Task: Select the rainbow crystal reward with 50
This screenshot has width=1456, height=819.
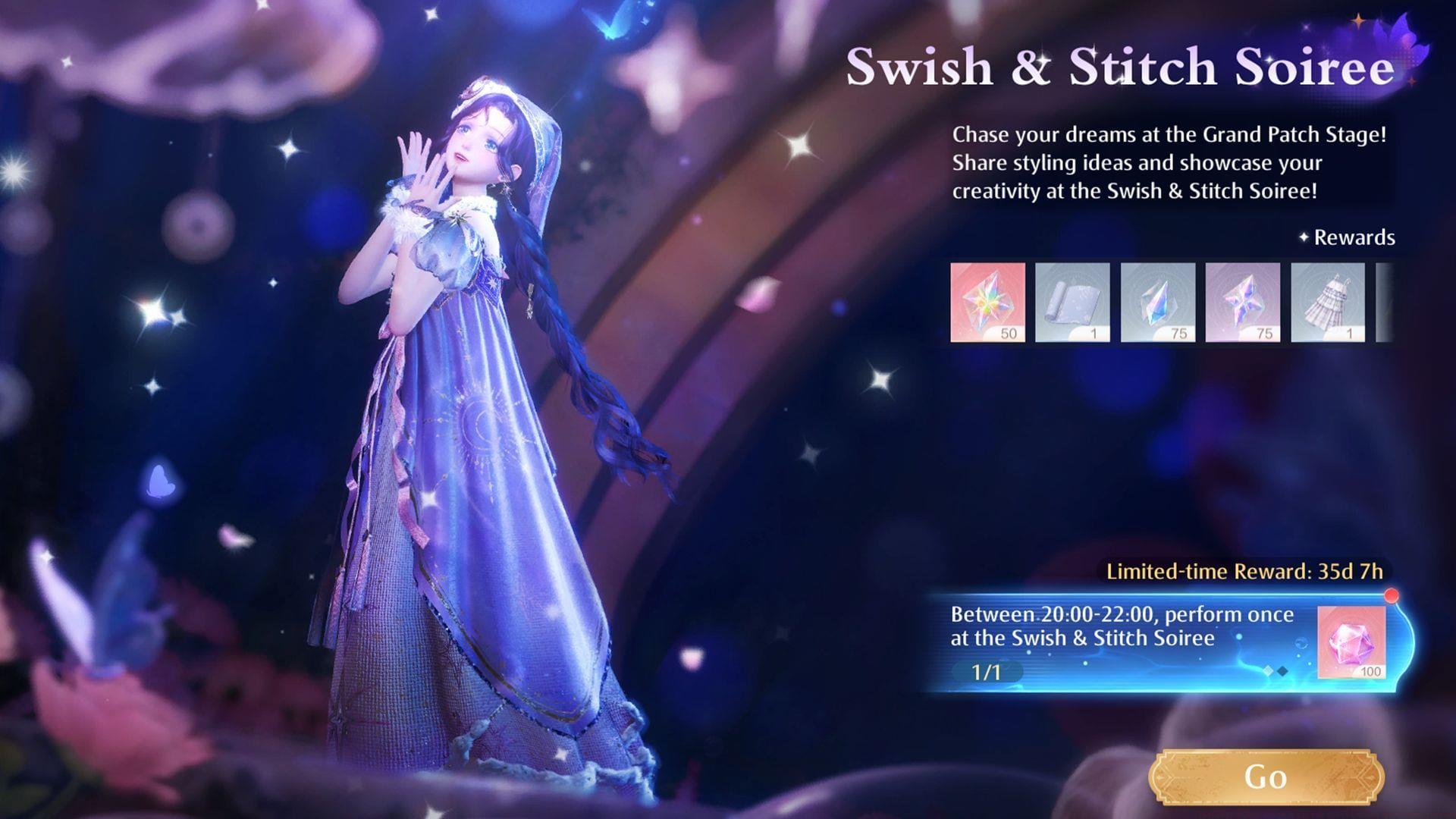Action: point(987,302)
